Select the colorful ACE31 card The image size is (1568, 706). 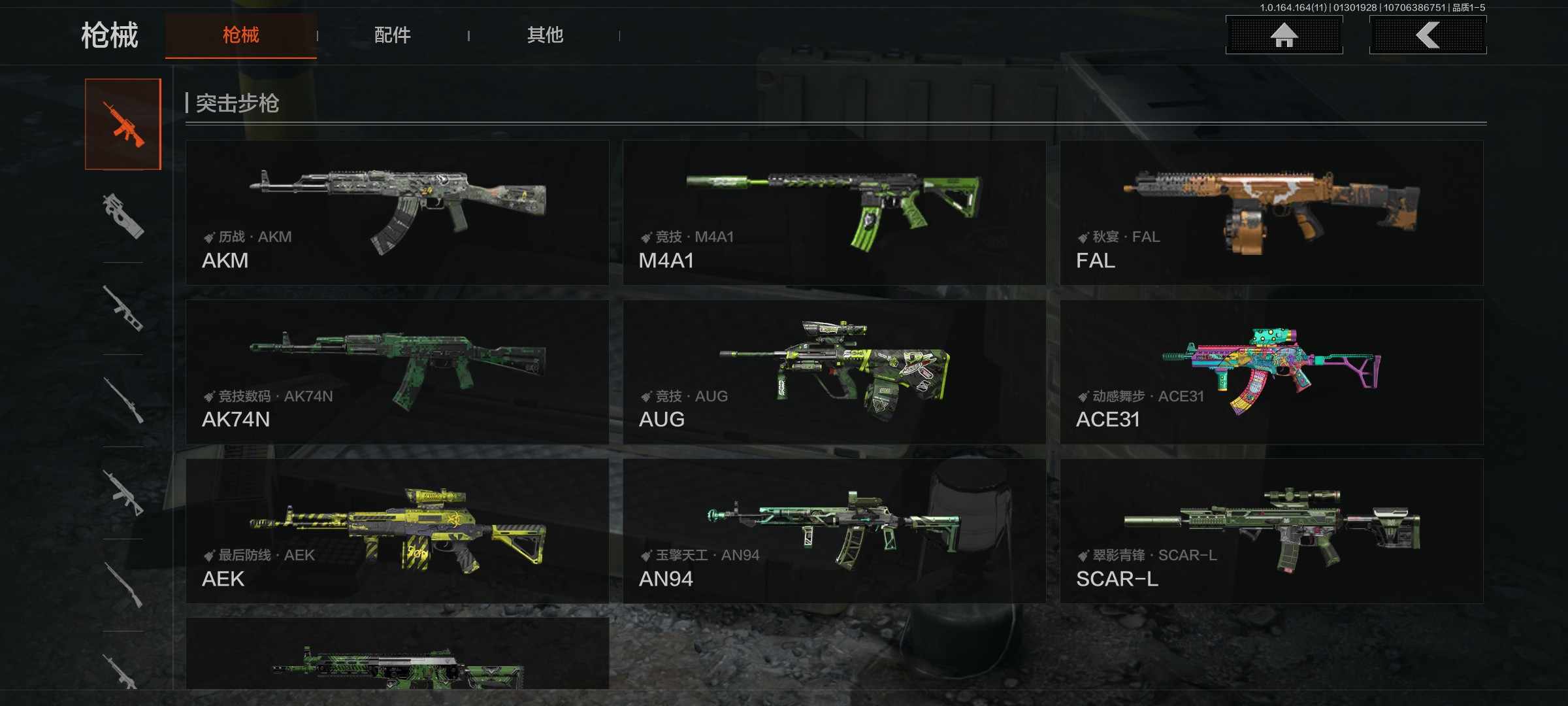pos(1271,372)
